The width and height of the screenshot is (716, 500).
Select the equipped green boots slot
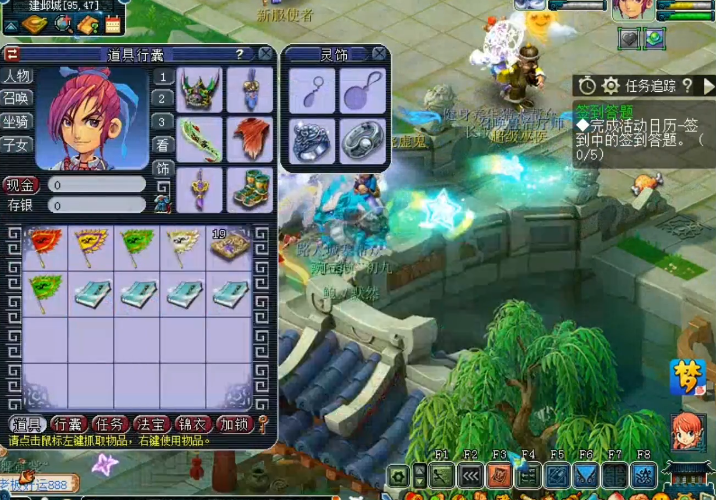248,188
